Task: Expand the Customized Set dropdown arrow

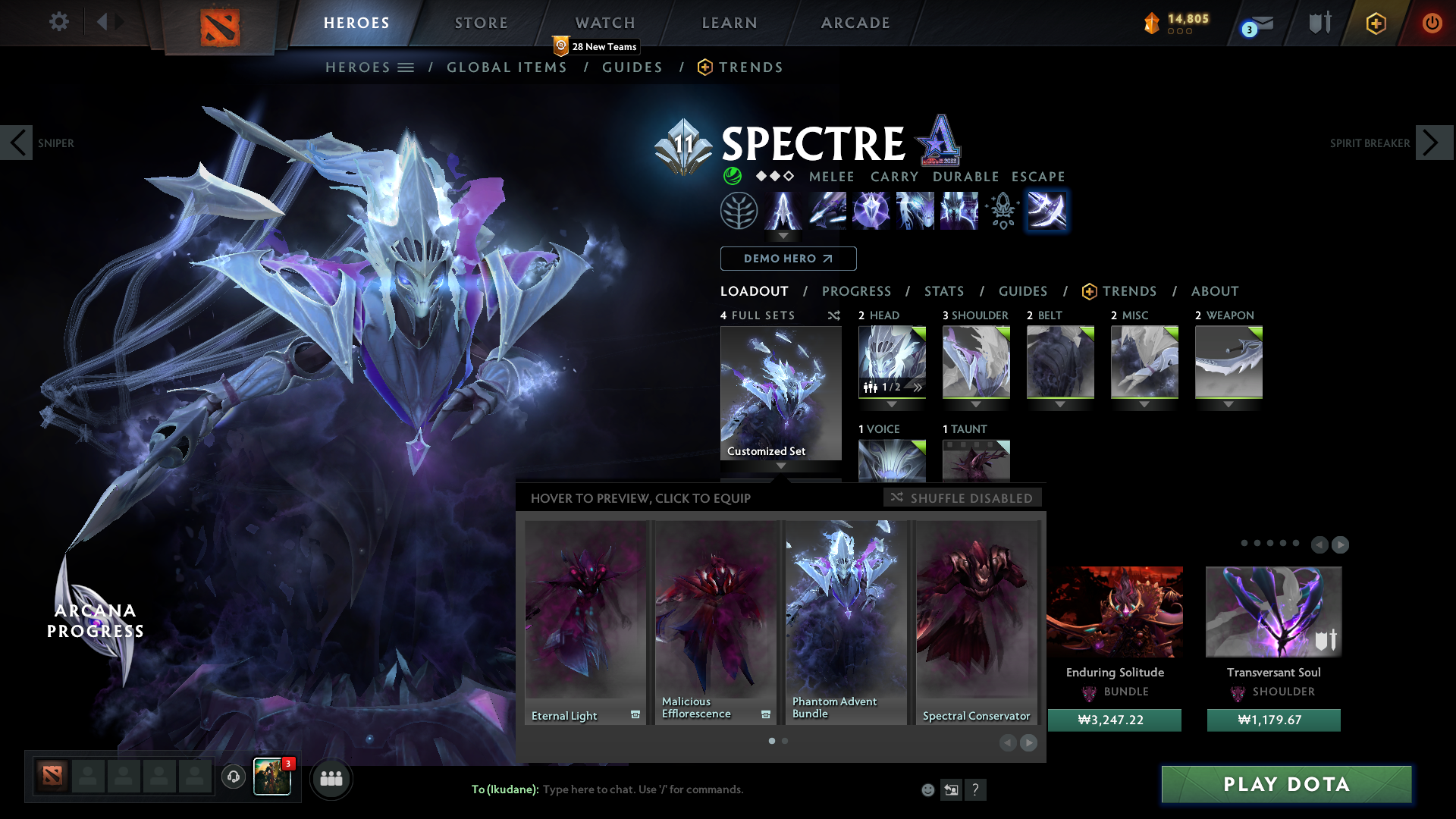Action: coord(780,466)
